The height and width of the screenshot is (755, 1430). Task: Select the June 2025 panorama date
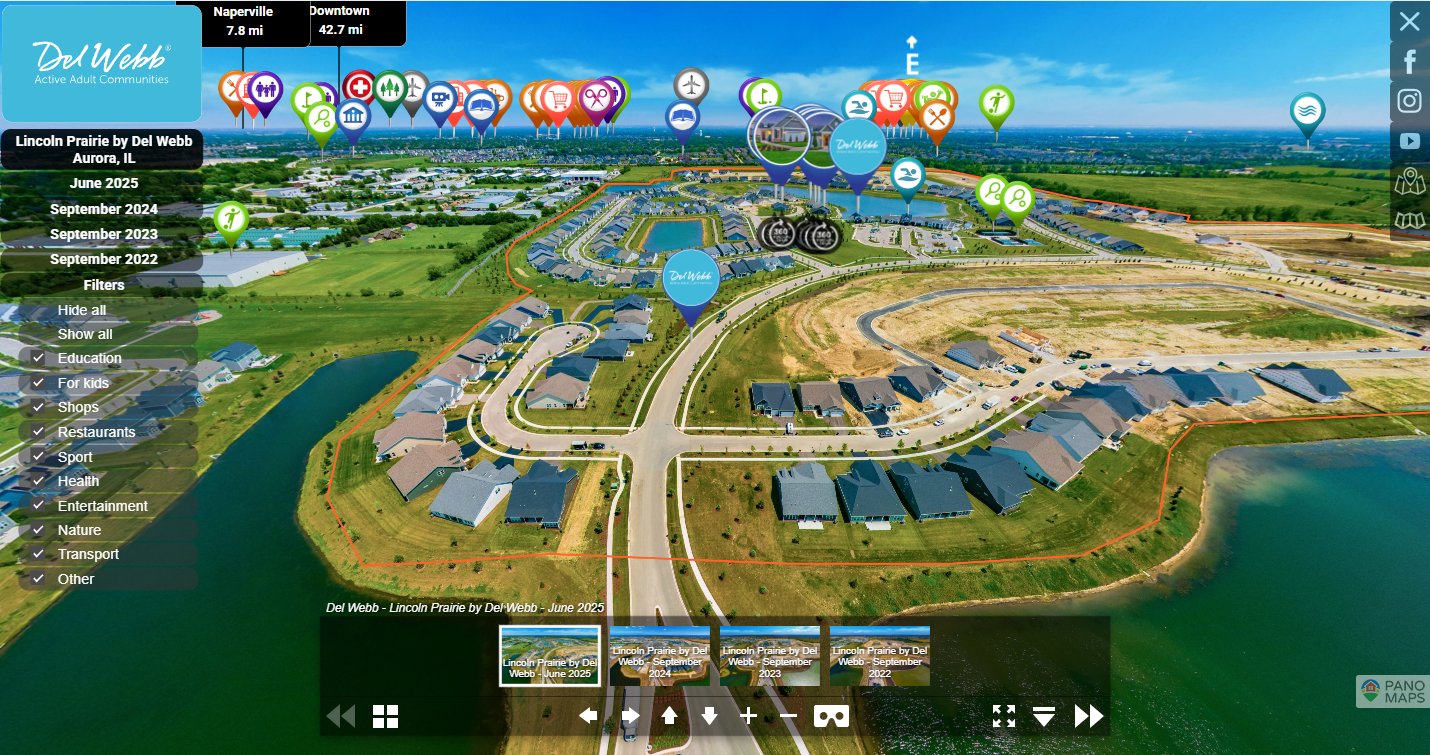tap(104, 184)
